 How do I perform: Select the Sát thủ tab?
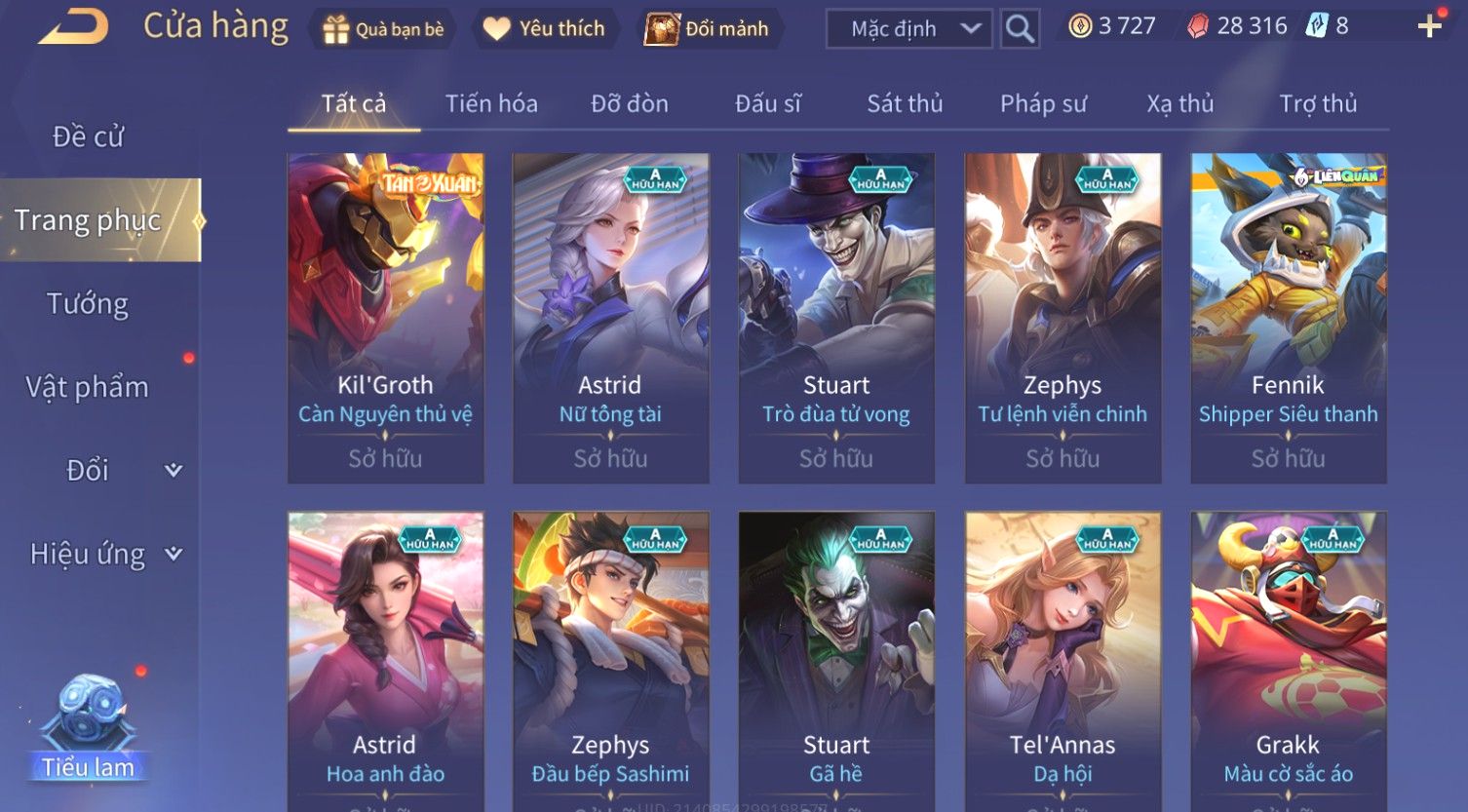(905, 103)
